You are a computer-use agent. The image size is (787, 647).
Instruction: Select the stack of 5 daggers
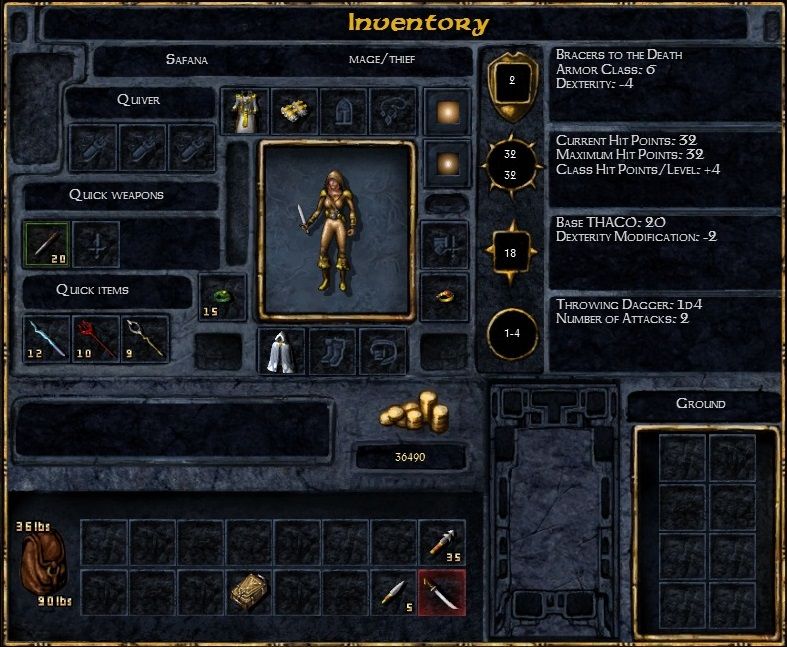393,592
